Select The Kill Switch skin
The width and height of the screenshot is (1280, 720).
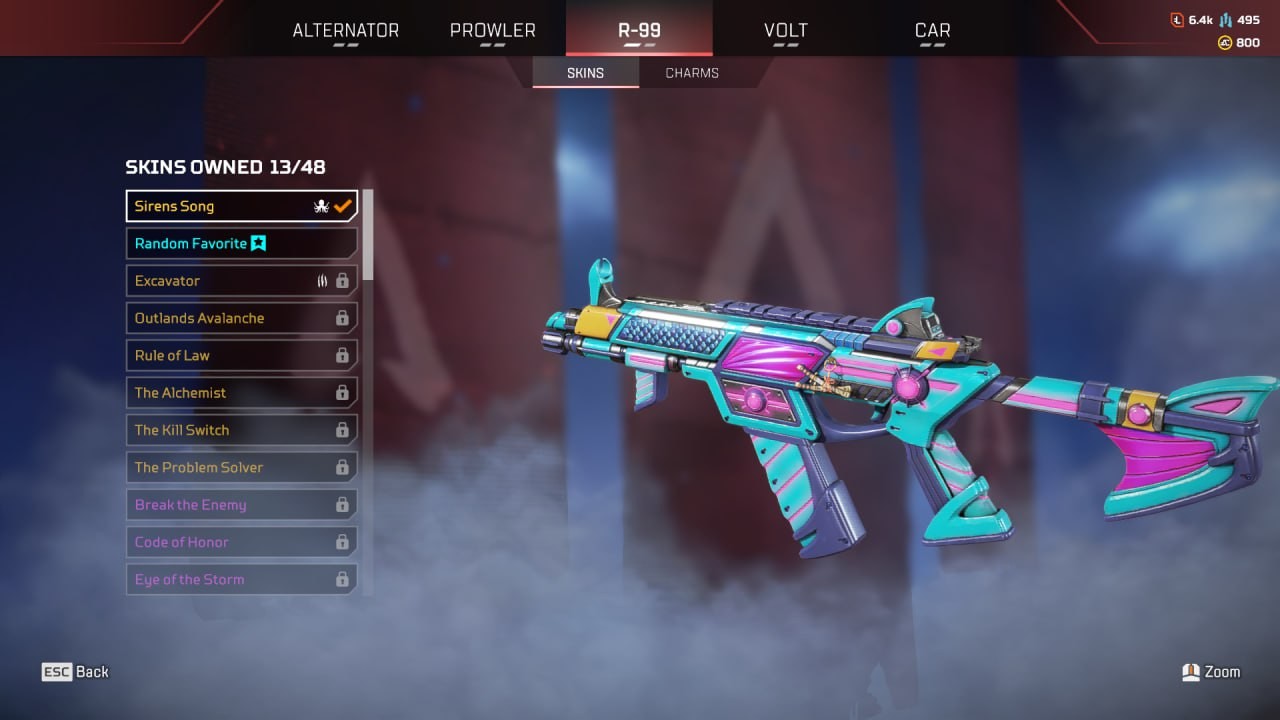[241, 430]
